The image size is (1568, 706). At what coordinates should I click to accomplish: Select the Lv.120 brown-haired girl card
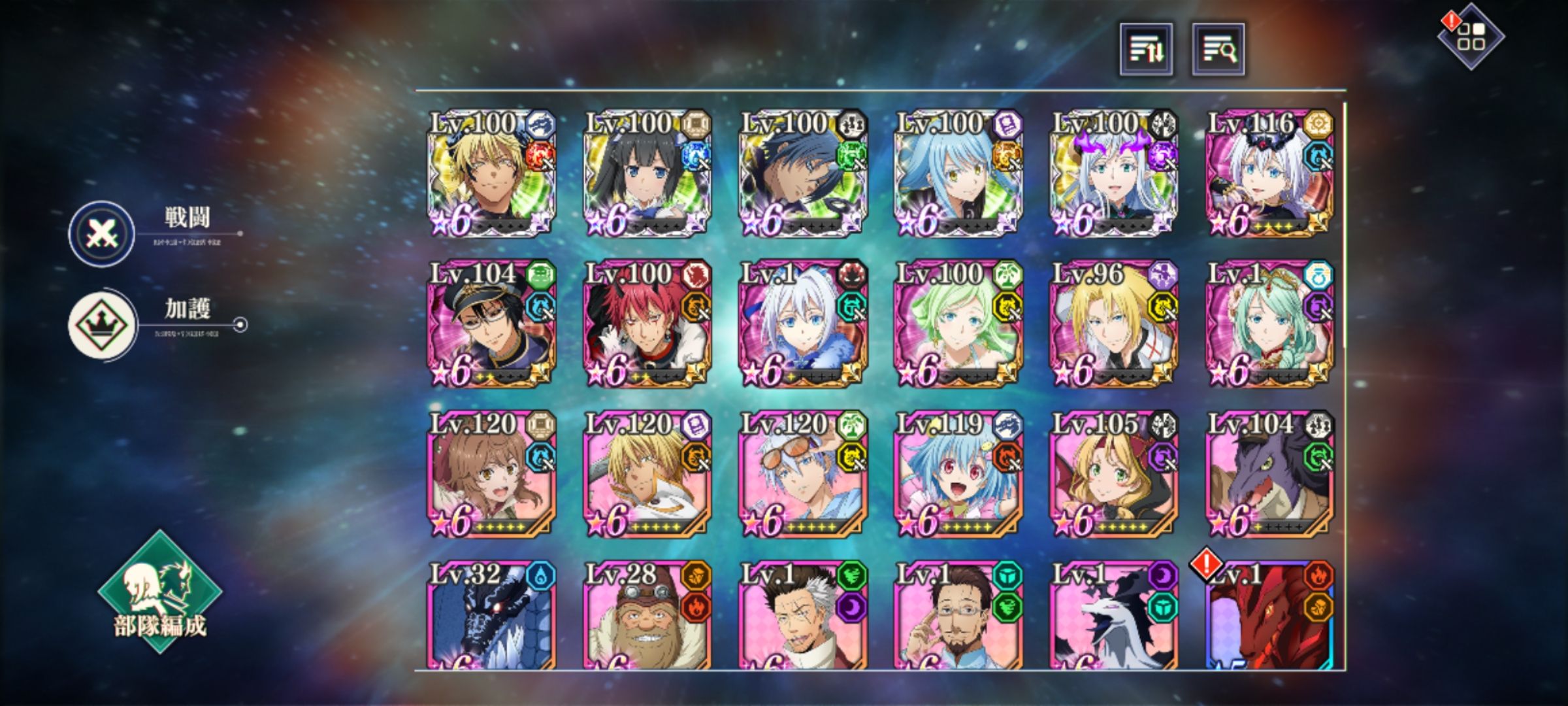coord(491,474)
